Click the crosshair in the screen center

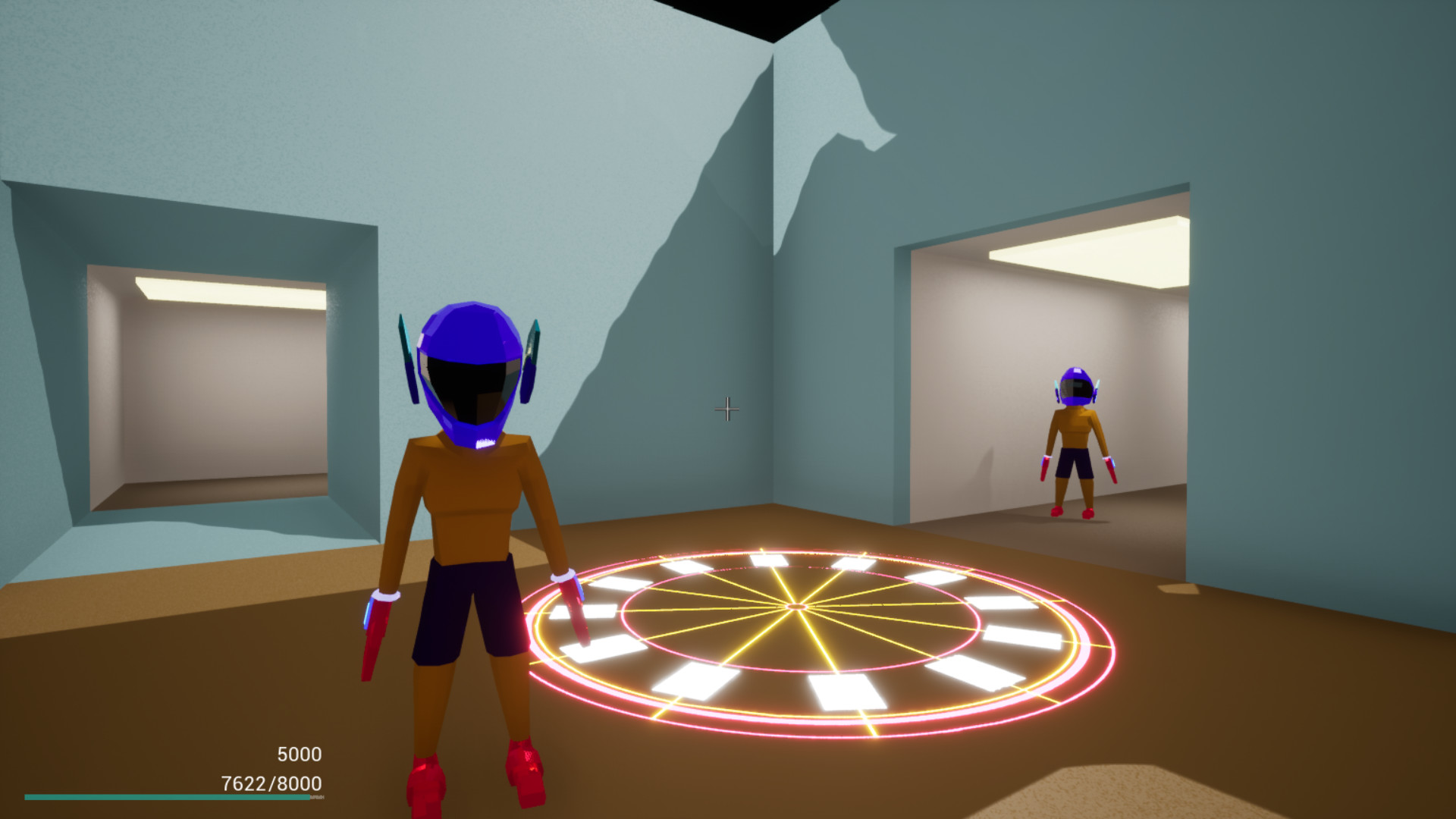coord(728,409)
